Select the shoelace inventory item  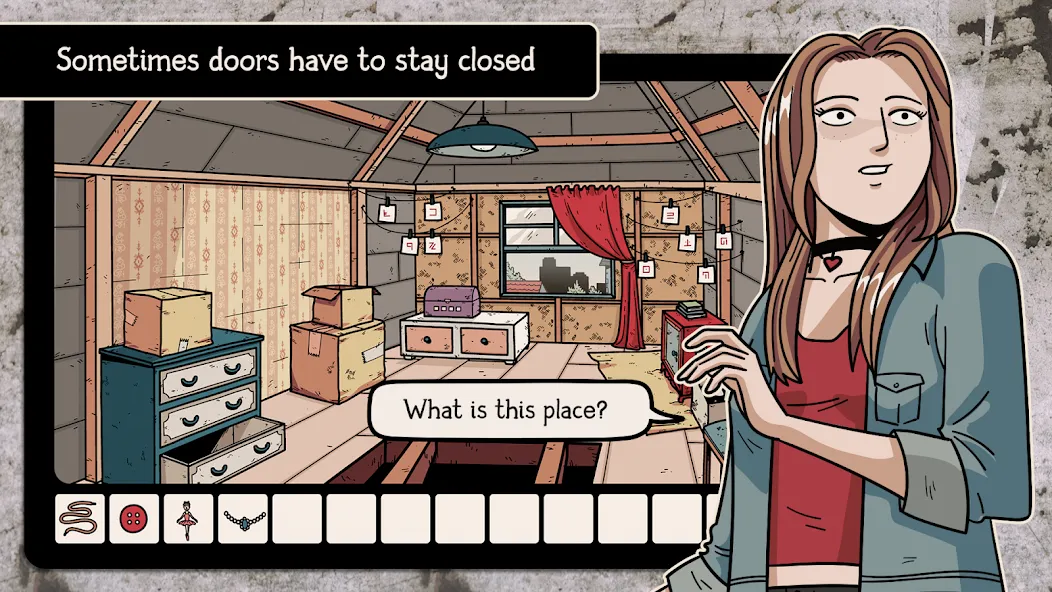point(80,519)
